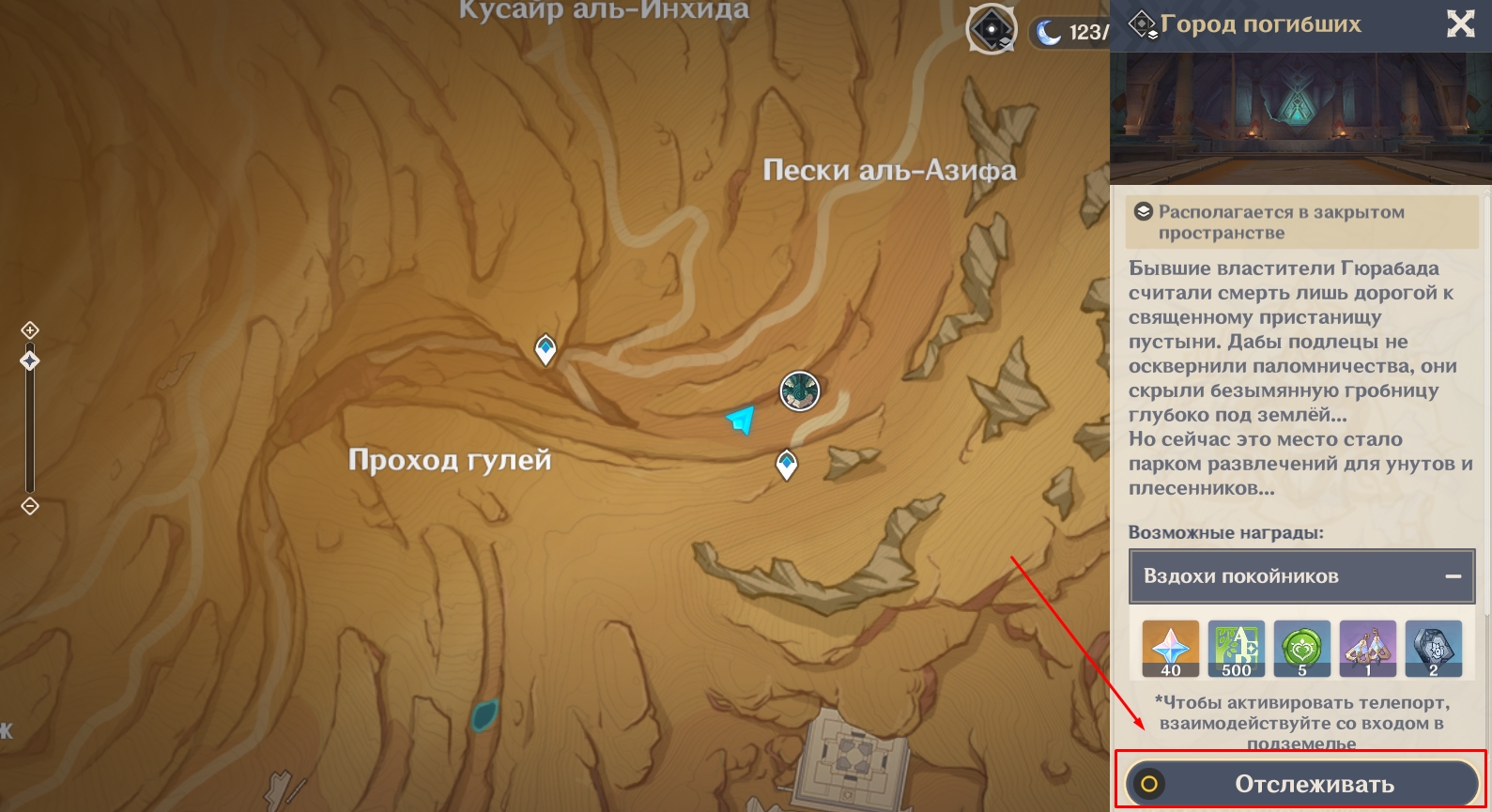Select the teleport waypoint near Проход гулей
This screenshot has height=812, width=1492.
pyautogui.click(x=546, y=349)
